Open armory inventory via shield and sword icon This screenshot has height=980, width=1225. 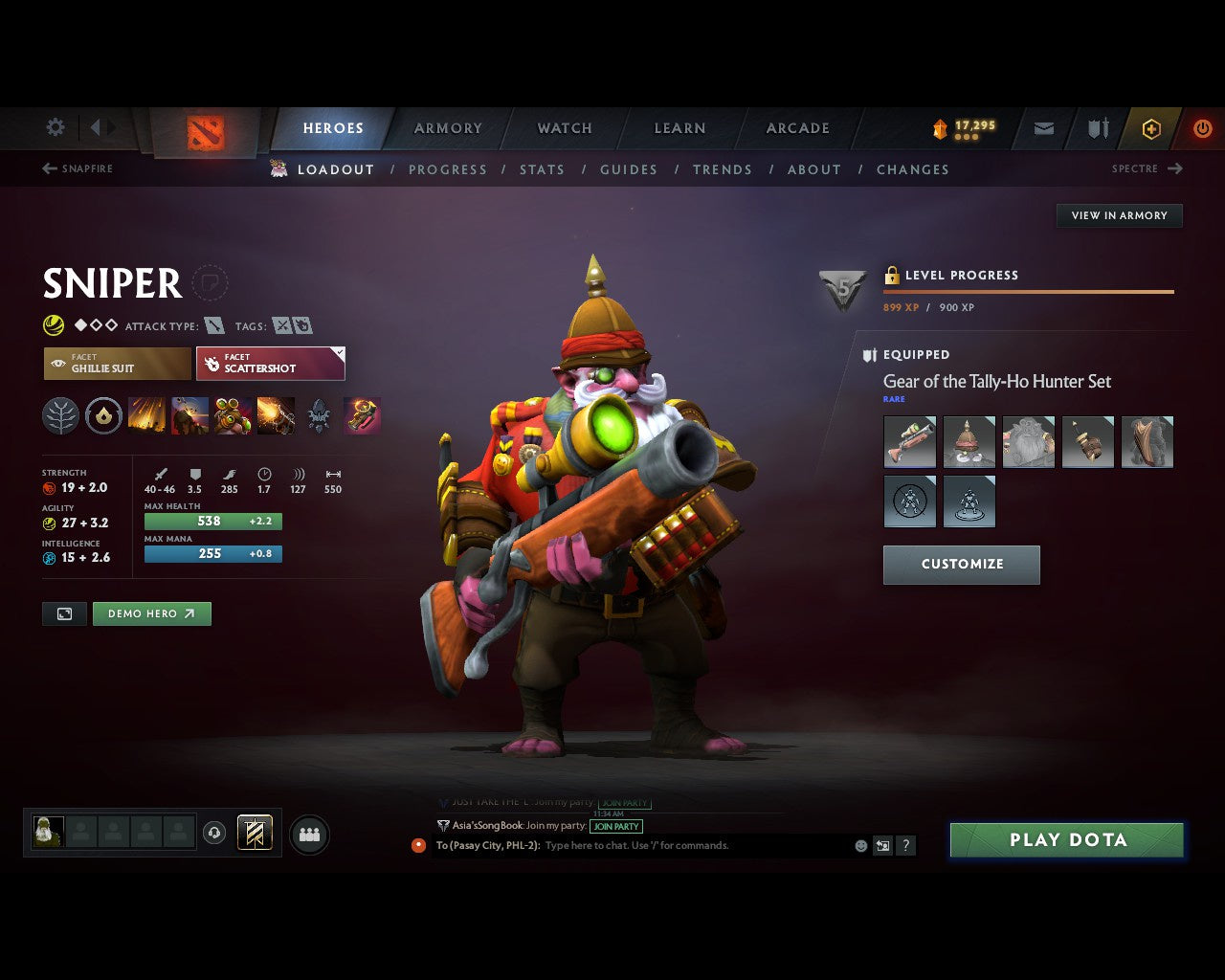pyautogui.click(x=1097, y=128)
